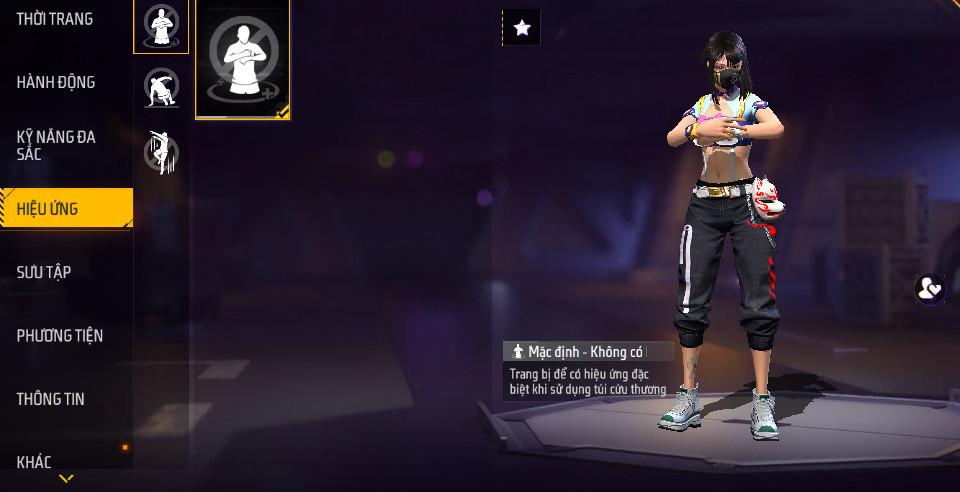The width and height of the screenshot is (960, 492).
Task: Open the Phương Tiện category
Action: 60,335
